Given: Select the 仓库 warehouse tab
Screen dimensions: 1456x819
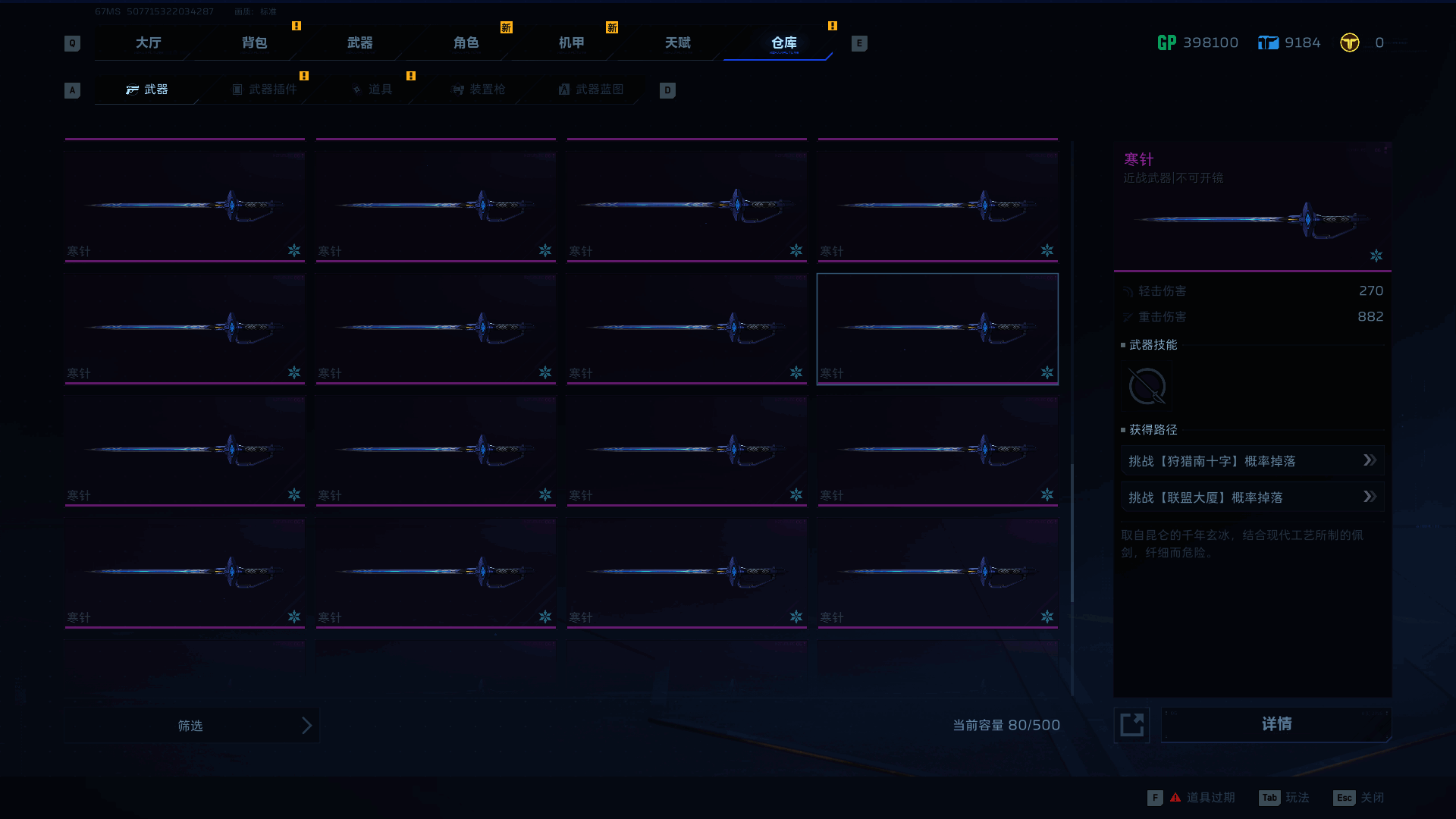Looking at the screenshot, I should [783, 43].
